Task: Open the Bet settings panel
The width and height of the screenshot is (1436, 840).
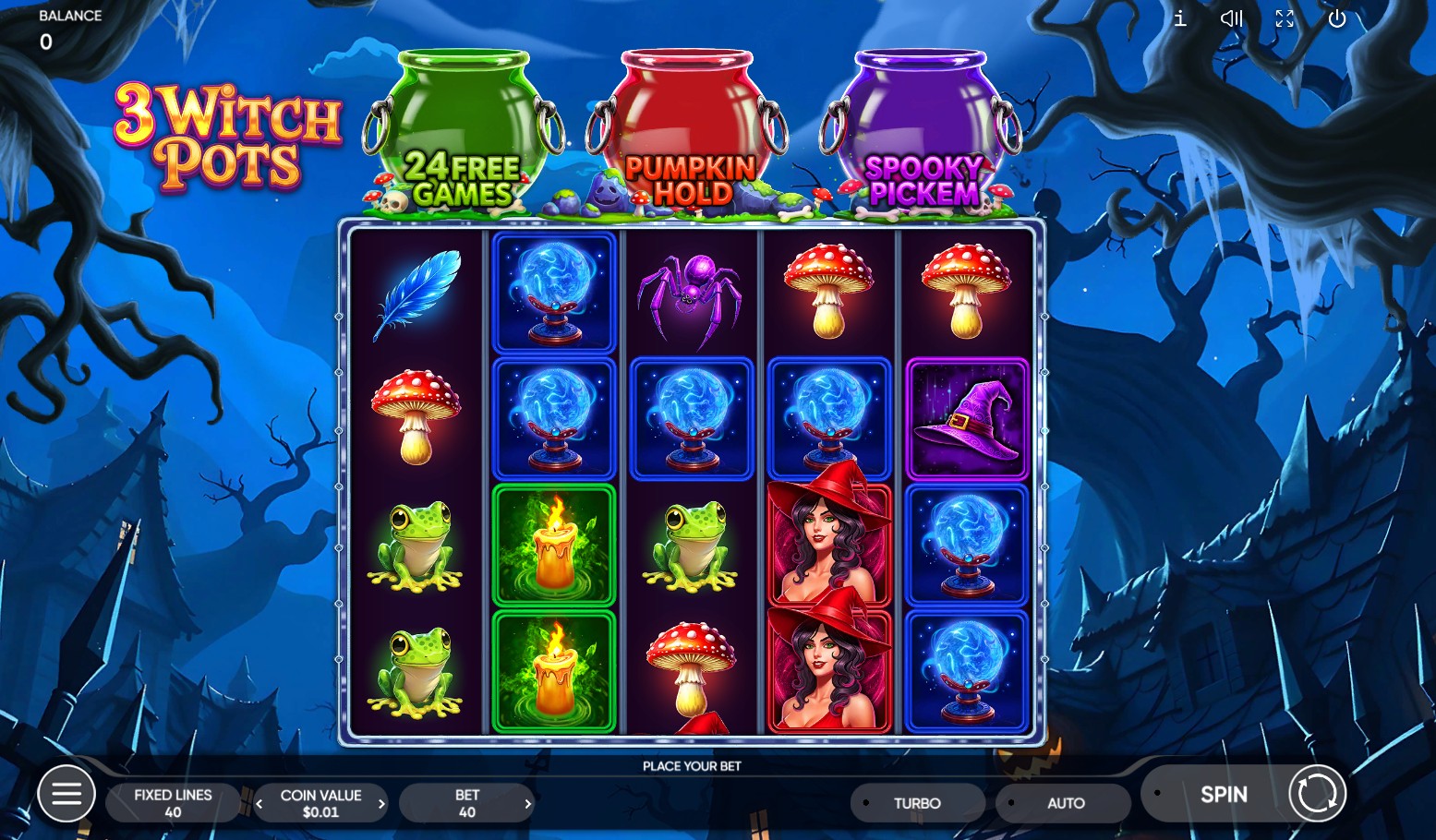Action: coord(466,802)
